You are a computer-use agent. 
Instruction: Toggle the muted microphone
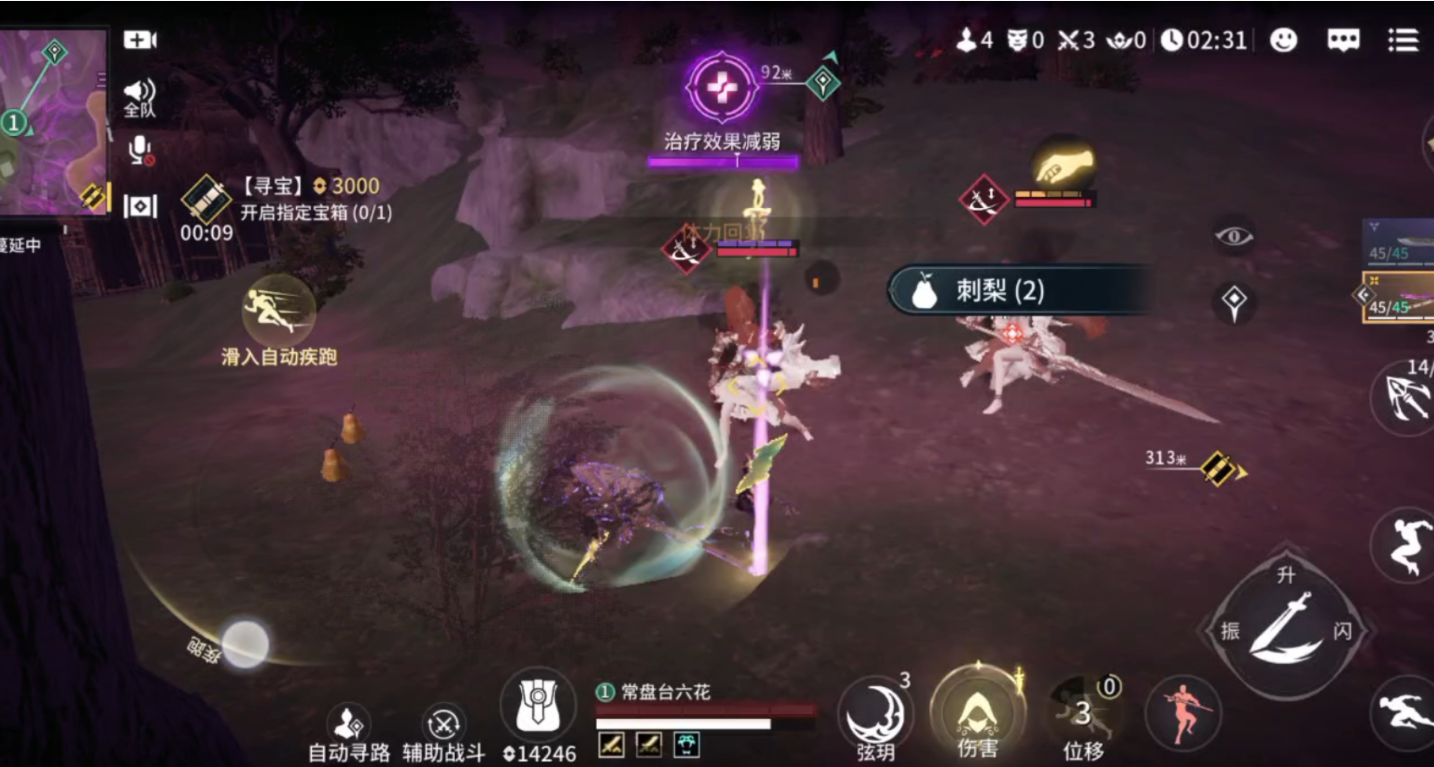pyautogui.click(x=140, y=151)
